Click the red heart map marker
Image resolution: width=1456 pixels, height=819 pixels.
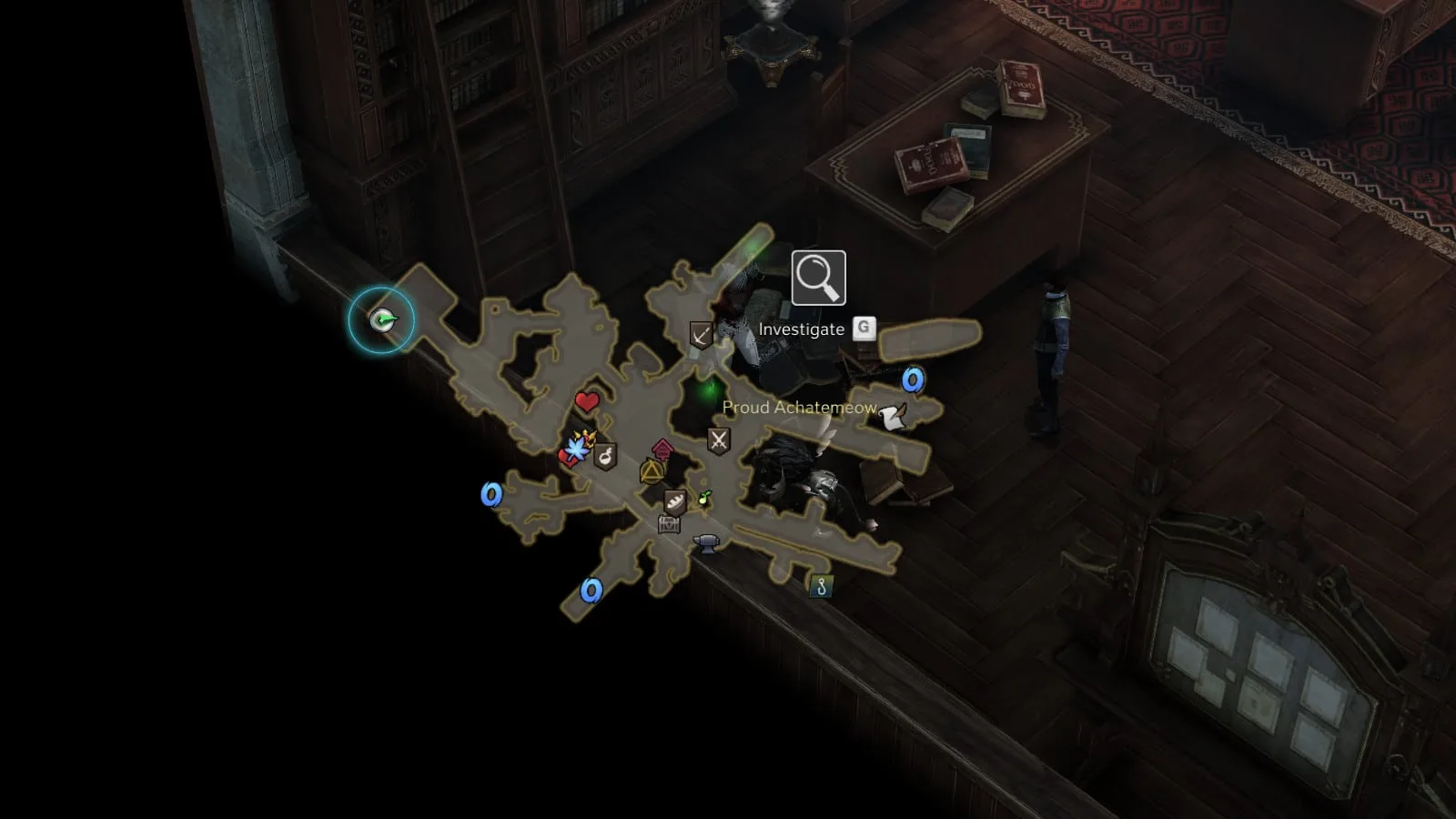click(587, 401)
